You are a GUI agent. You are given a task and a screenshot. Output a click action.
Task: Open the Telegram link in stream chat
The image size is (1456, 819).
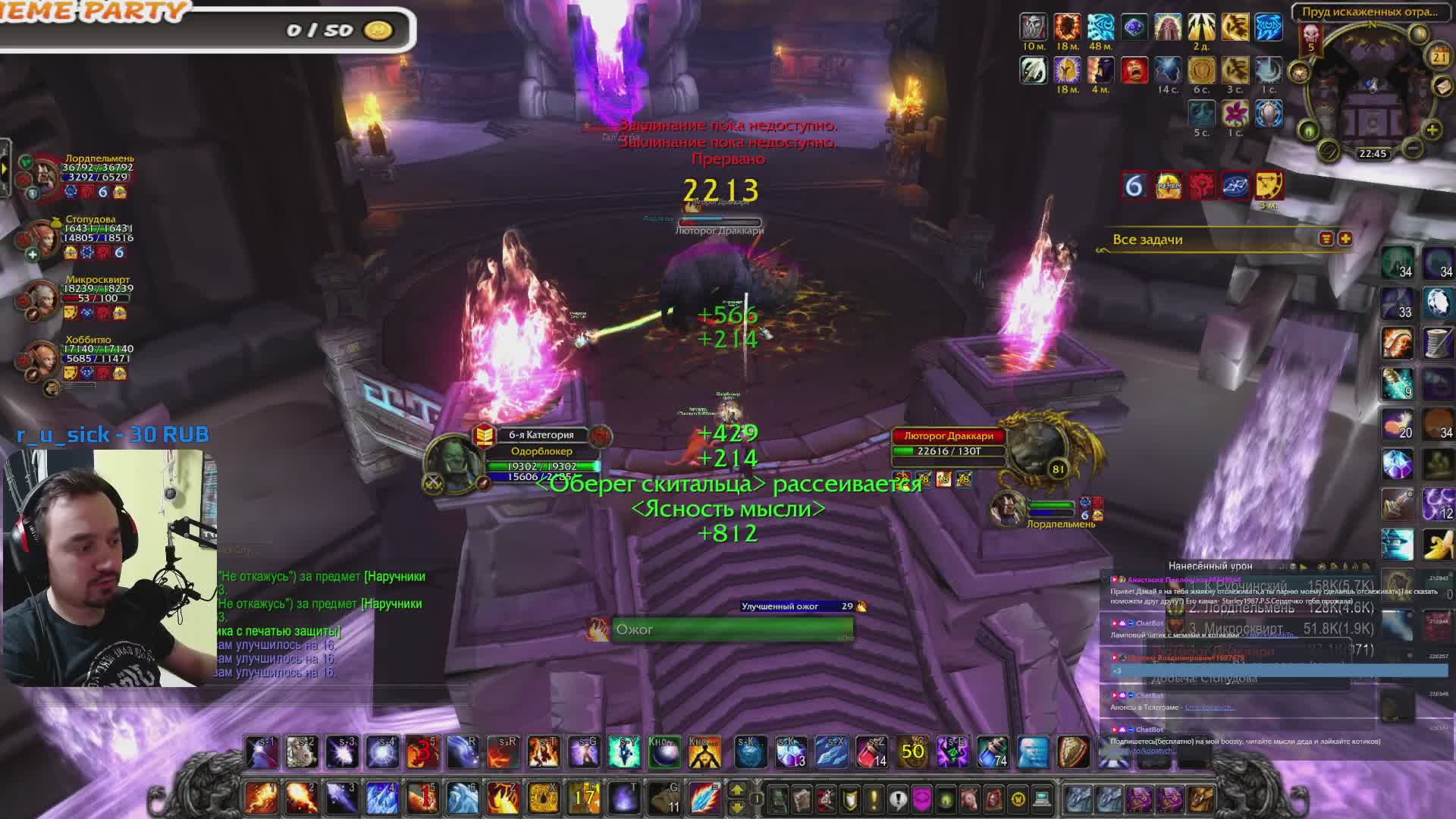(x=1210, y=708)
